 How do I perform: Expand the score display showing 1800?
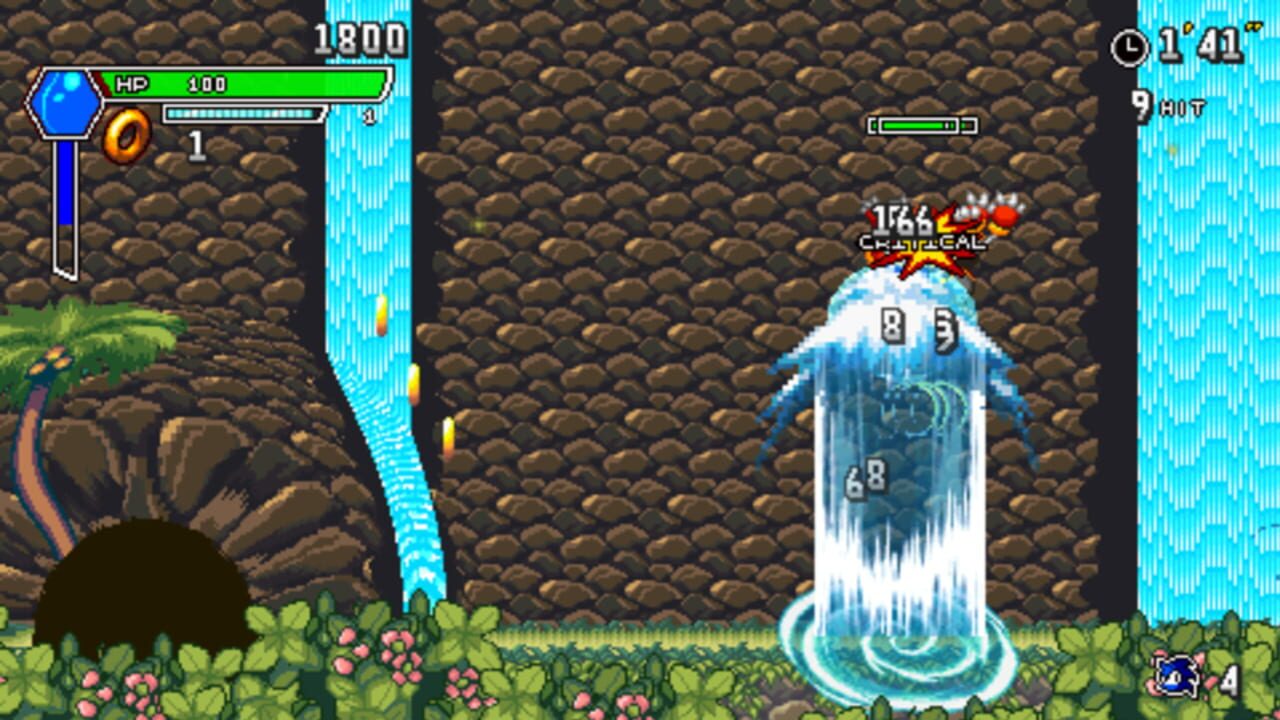[357, 41]
